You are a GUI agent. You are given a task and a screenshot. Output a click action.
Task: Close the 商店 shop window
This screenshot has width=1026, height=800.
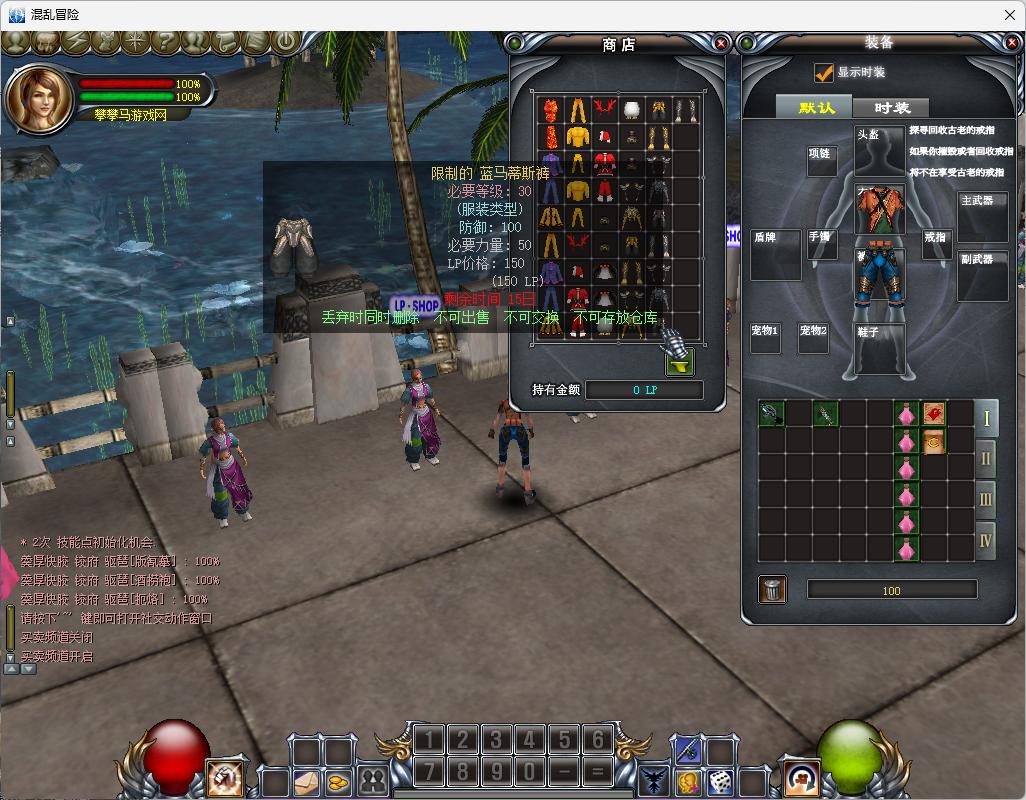[721, 43]
